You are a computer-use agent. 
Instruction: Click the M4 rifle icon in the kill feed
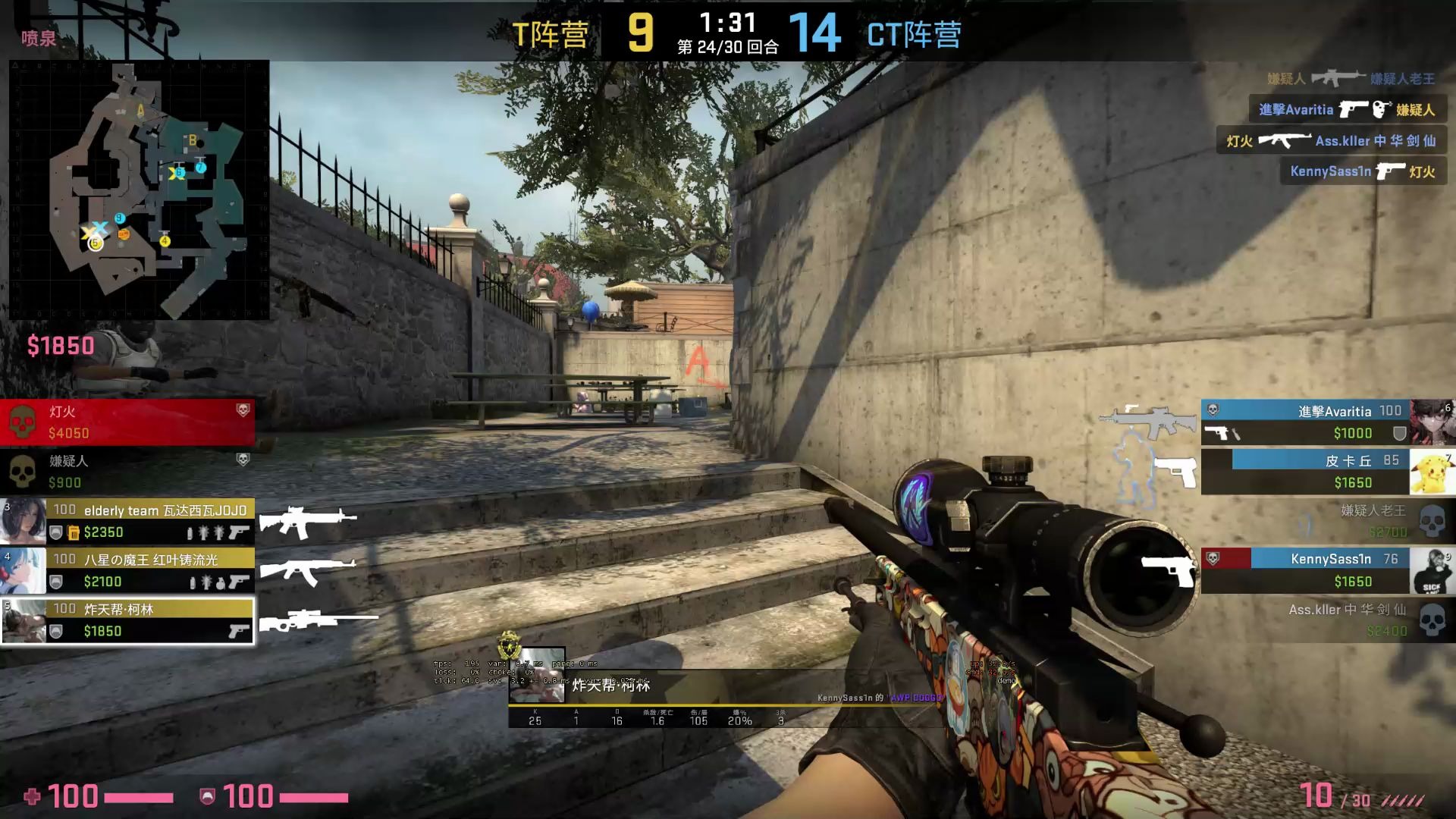pyautogui.click(x=1339, y=77)
